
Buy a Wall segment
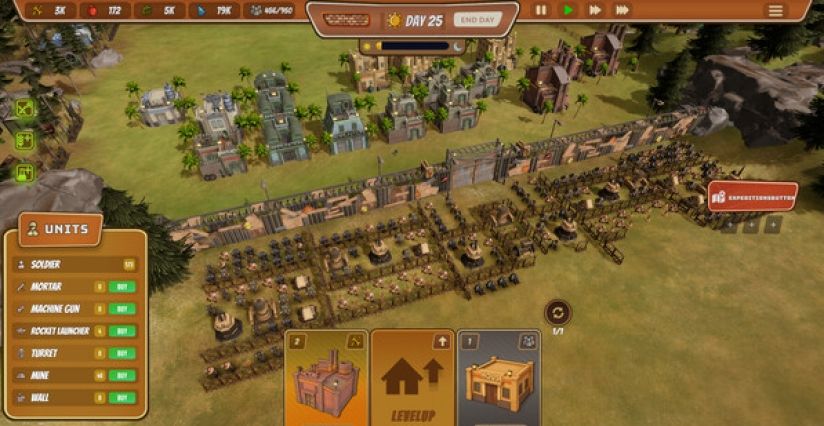click(x=121, y=397)
